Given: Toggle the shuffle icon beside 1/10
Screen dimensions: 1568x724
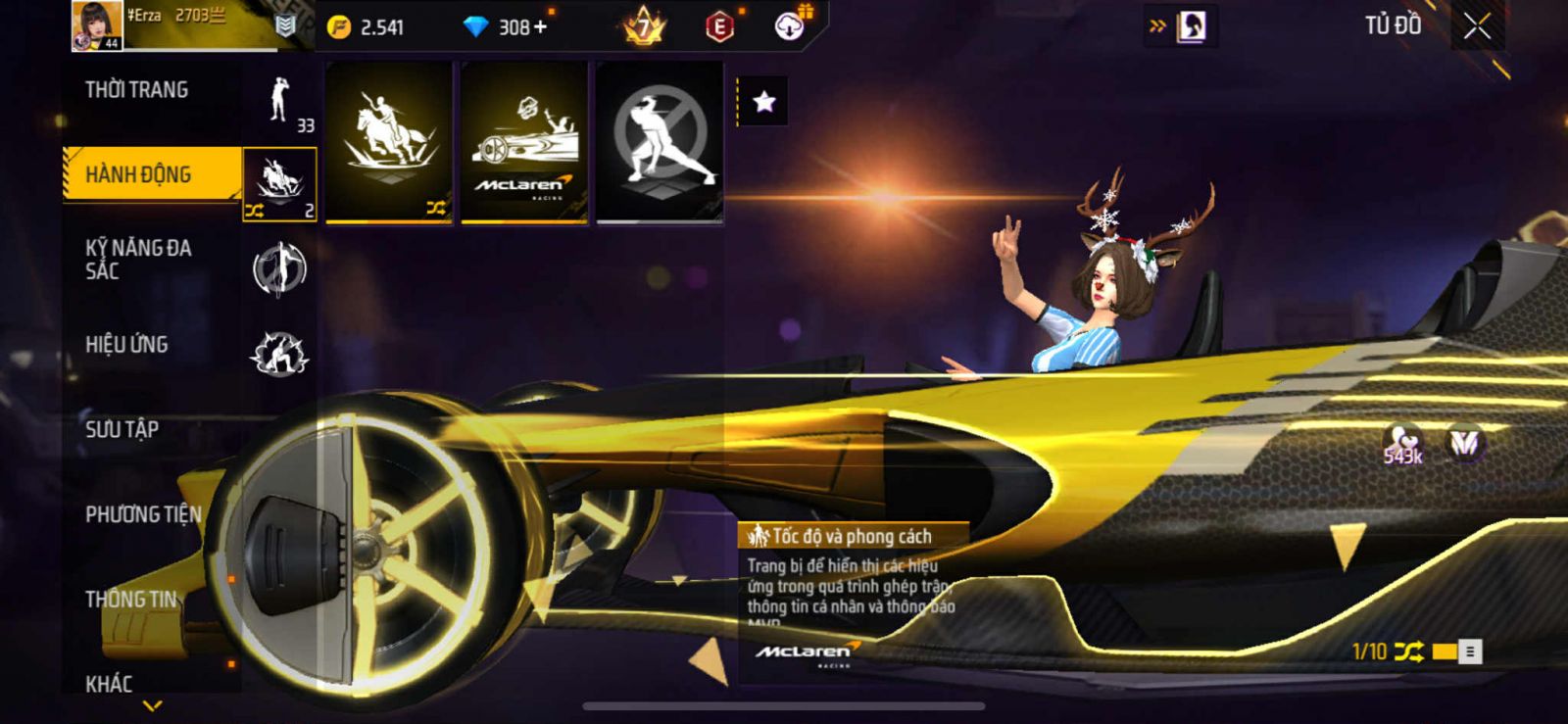Looking at the screenshot, I should tap(1408, 652).
